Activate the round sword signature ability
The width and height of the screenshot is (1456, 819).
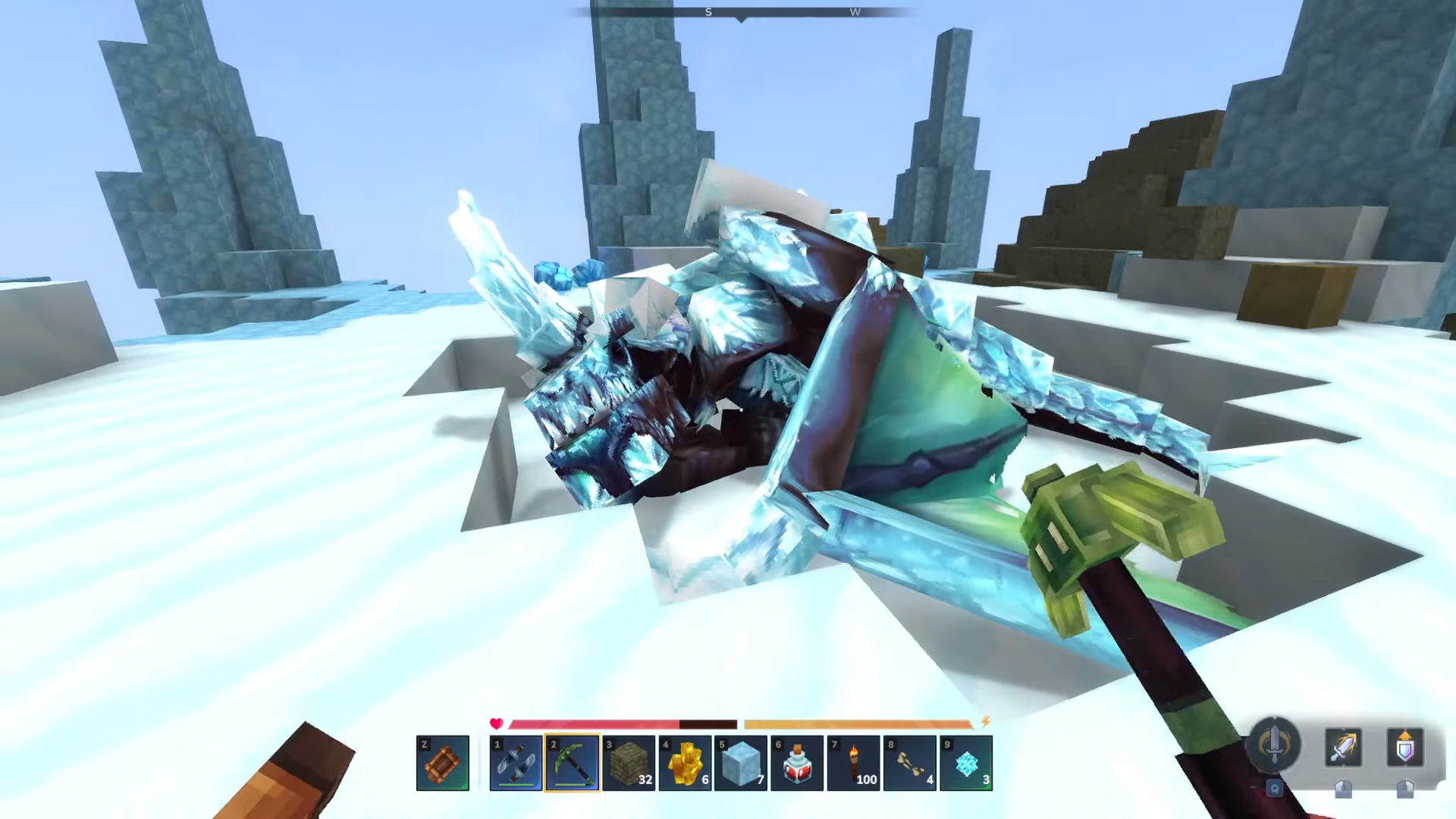1274,744
